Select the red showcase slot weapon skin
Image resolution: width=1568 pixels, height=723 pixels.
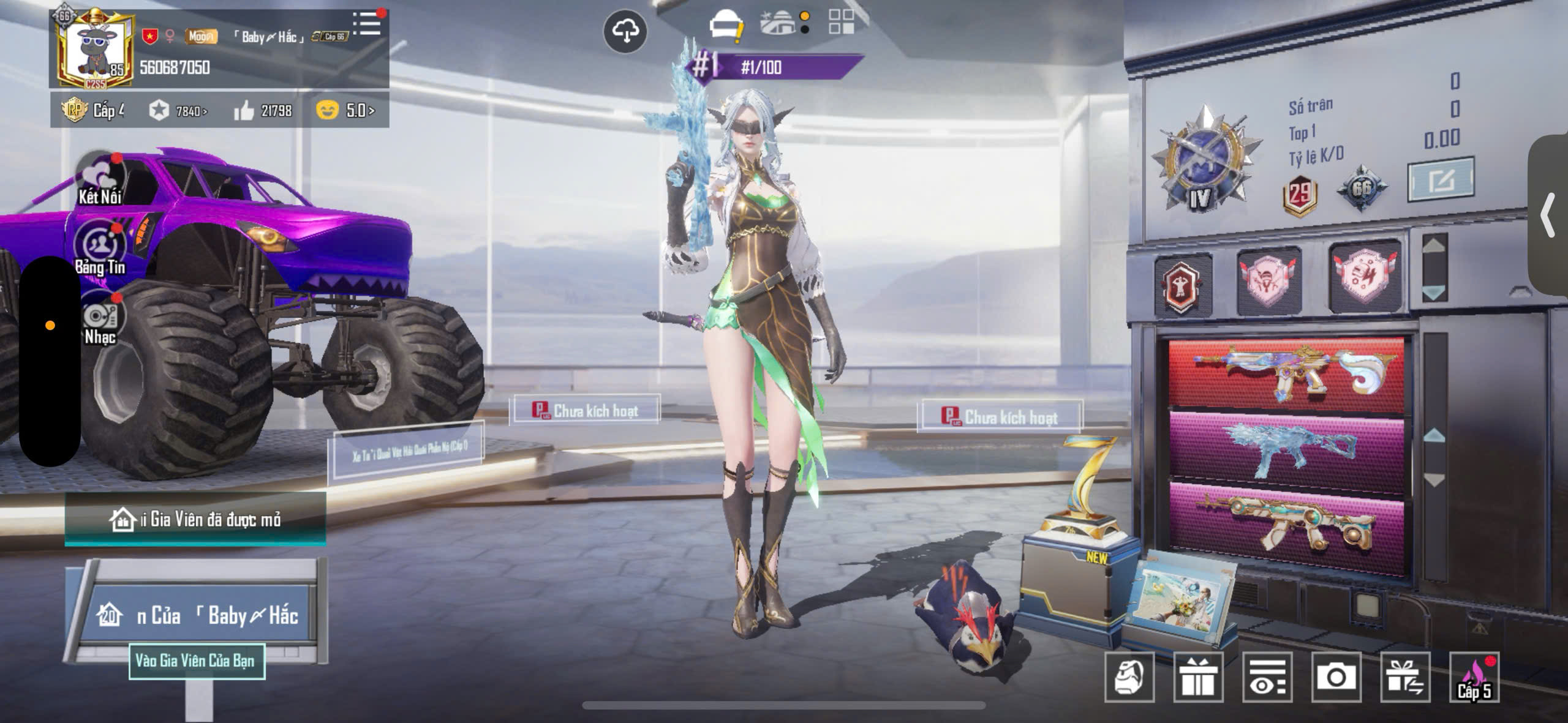(1286, 375)
